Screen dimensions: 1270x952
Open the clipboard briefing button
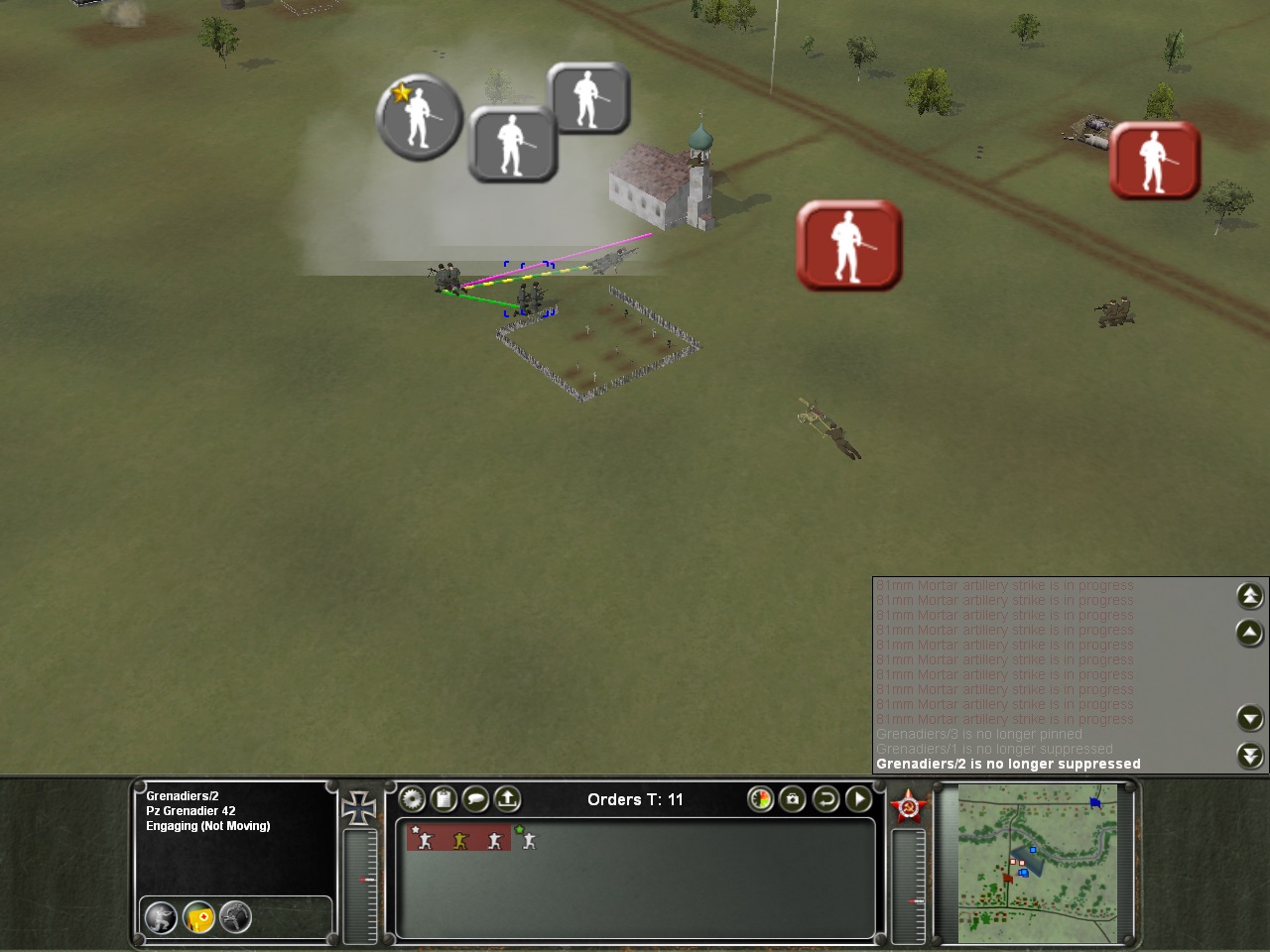point(444,799)
